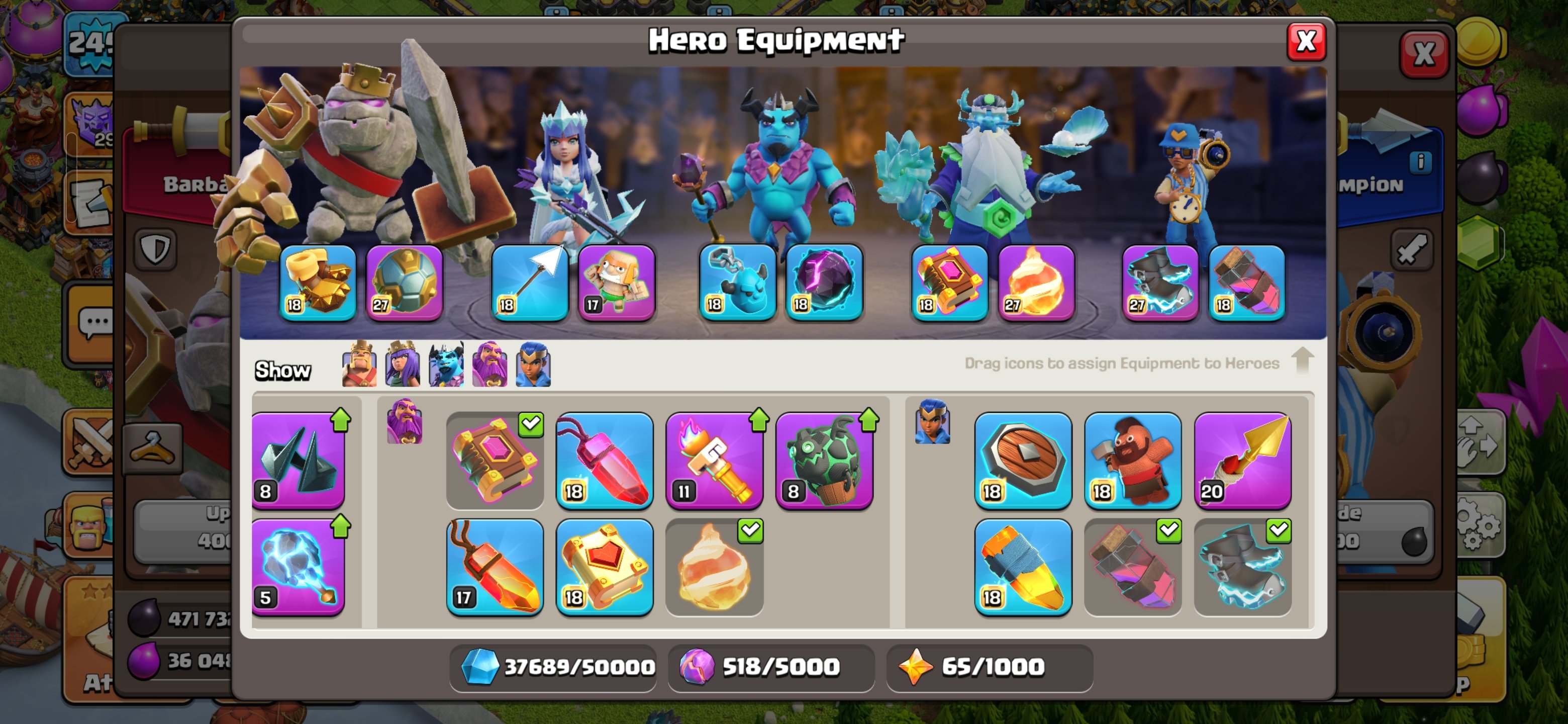1568x724 pixels.
Task: Select the Haste Vial equipment
Action: coord(1023,569)
